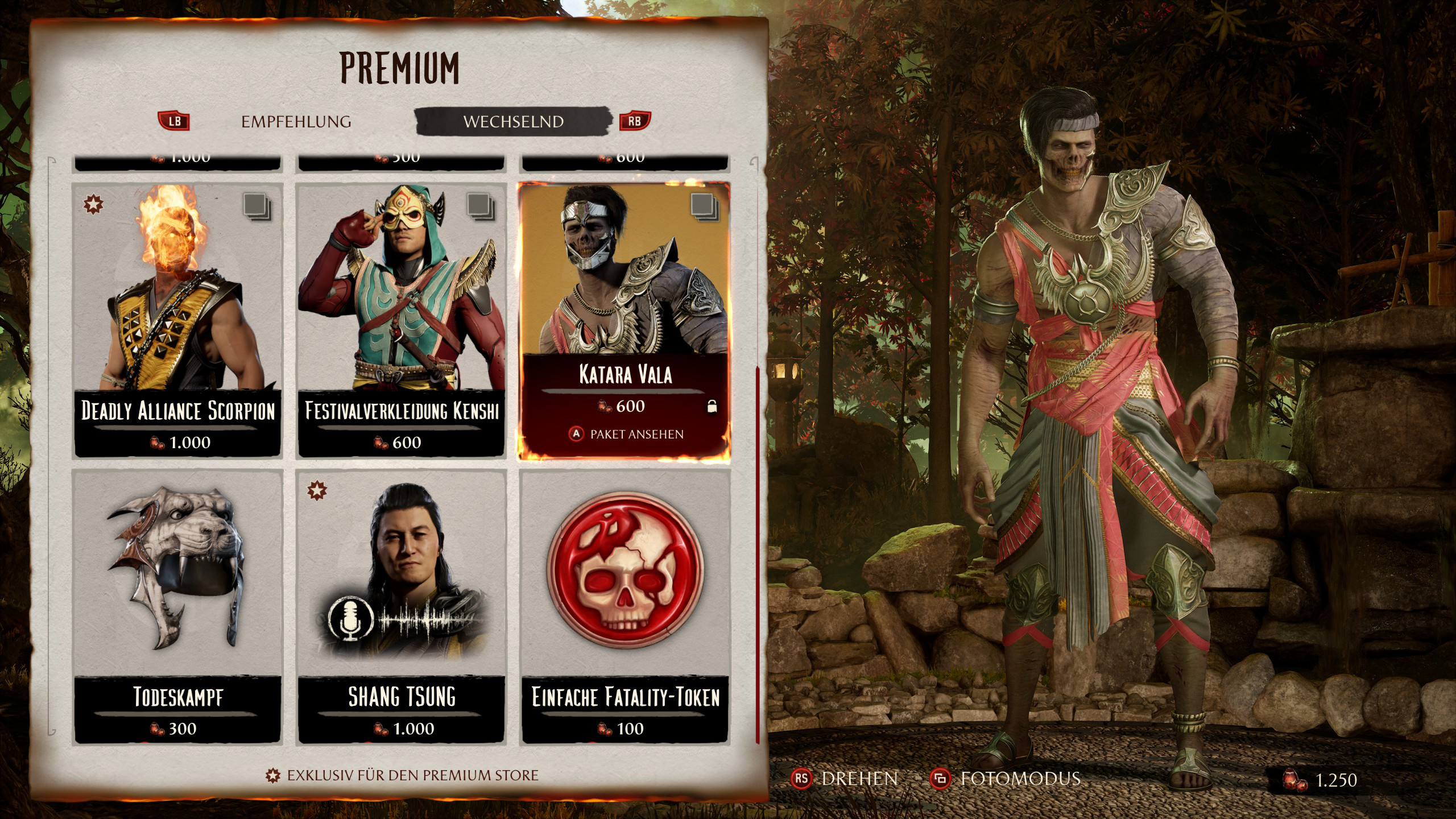Choose the Deadly Alliance Scorpion skin
This screenshot has width=1456, height=819.
[x=177, y=318]
